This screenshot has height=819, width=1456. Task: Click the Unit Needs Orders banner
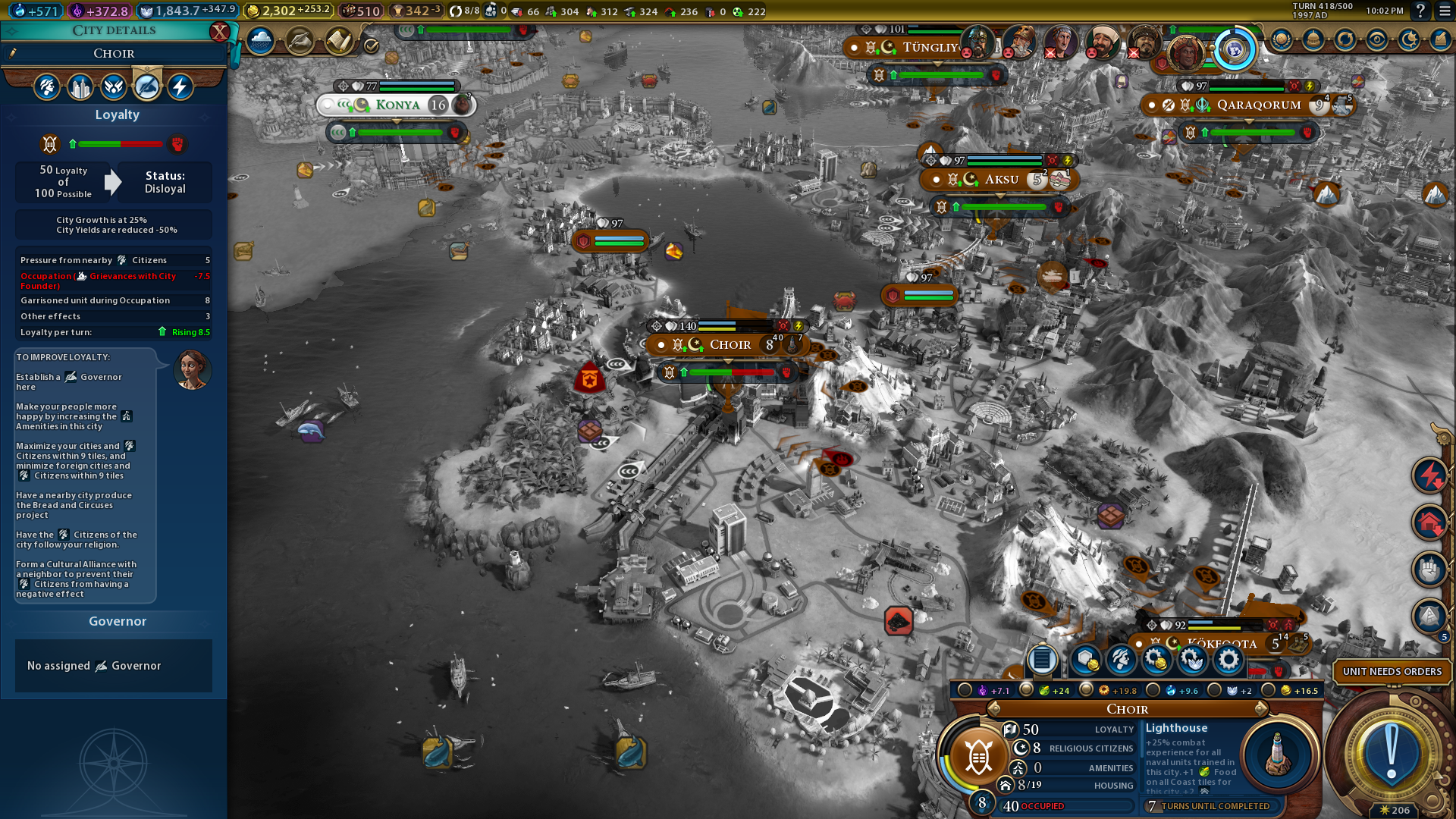(x=1392, y=671)
